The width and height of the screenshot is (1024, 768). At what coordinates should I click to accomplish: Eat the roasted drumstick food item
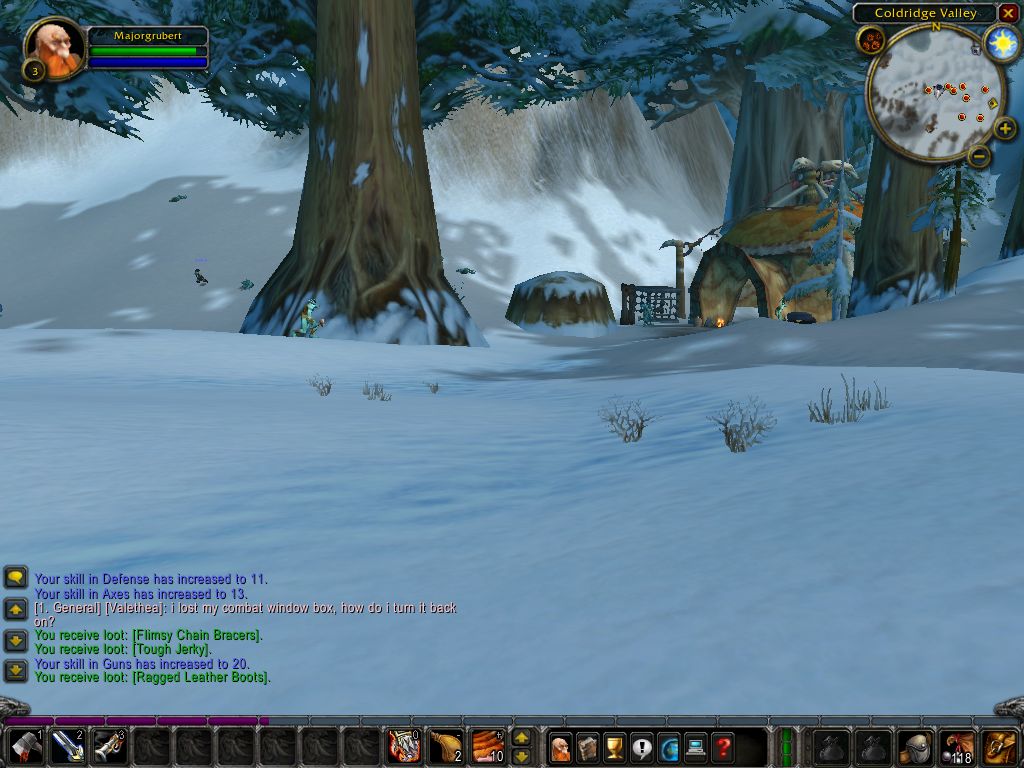446,746
